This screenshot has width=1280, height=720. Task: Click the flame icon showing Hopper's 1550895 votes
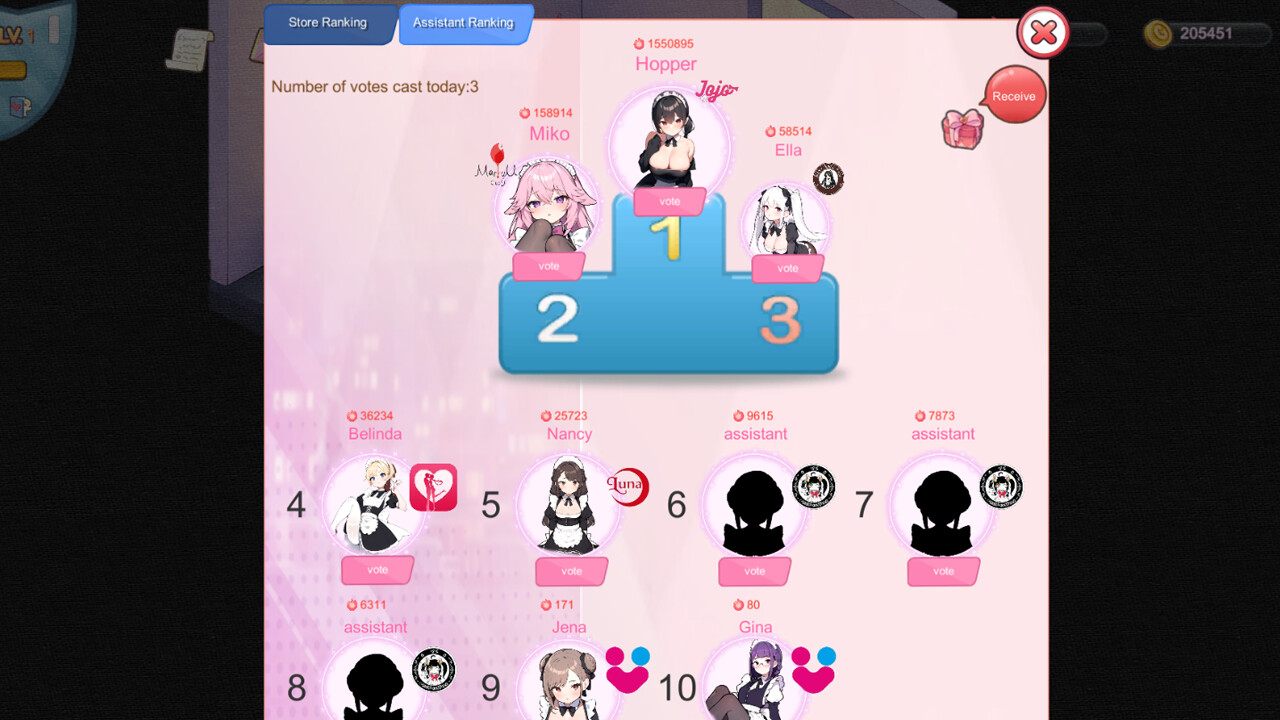coord(640,43)
